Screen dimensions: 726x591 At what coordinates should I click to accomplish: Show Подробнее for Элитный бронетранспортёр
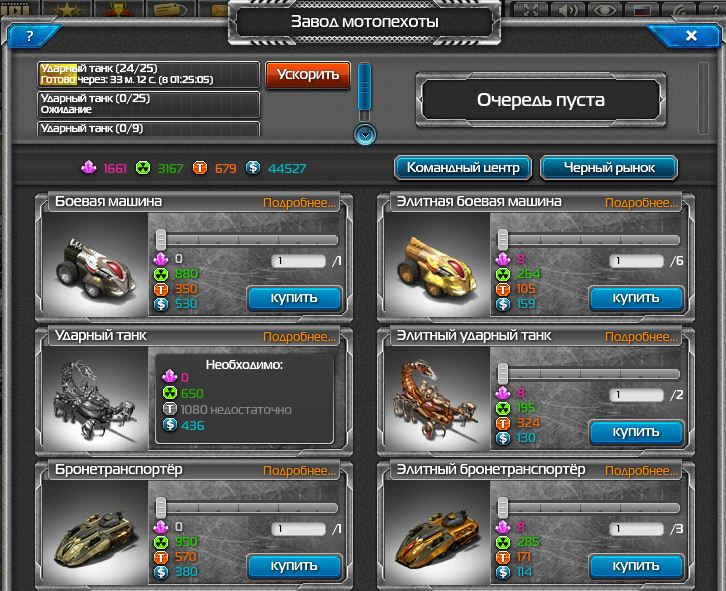pyautogui.click(x=642, y=471)
